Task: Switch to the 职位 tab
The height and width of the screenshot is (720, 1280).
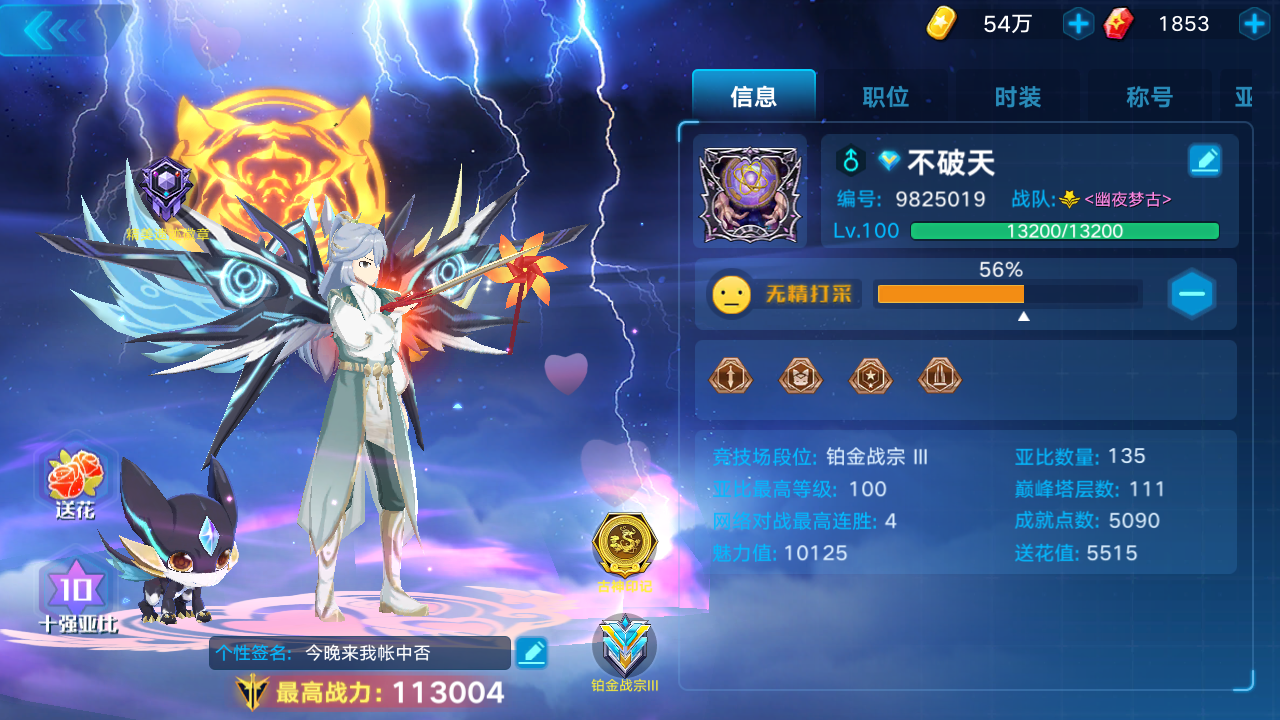Action: coord(885,97)
